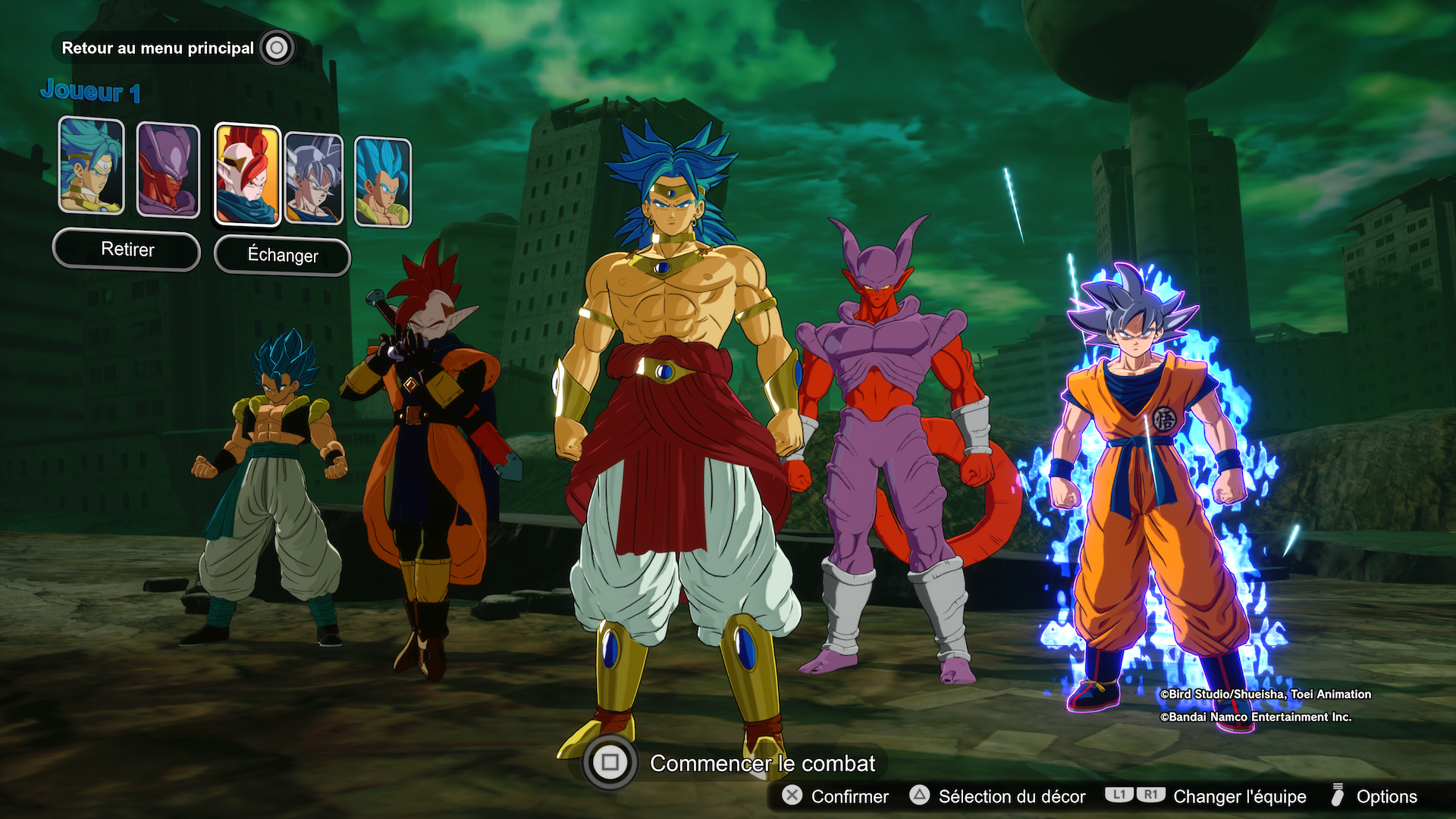Select the Broly portrait in team row
Viewport: 1456px width, 819px height.
point(91,166)
